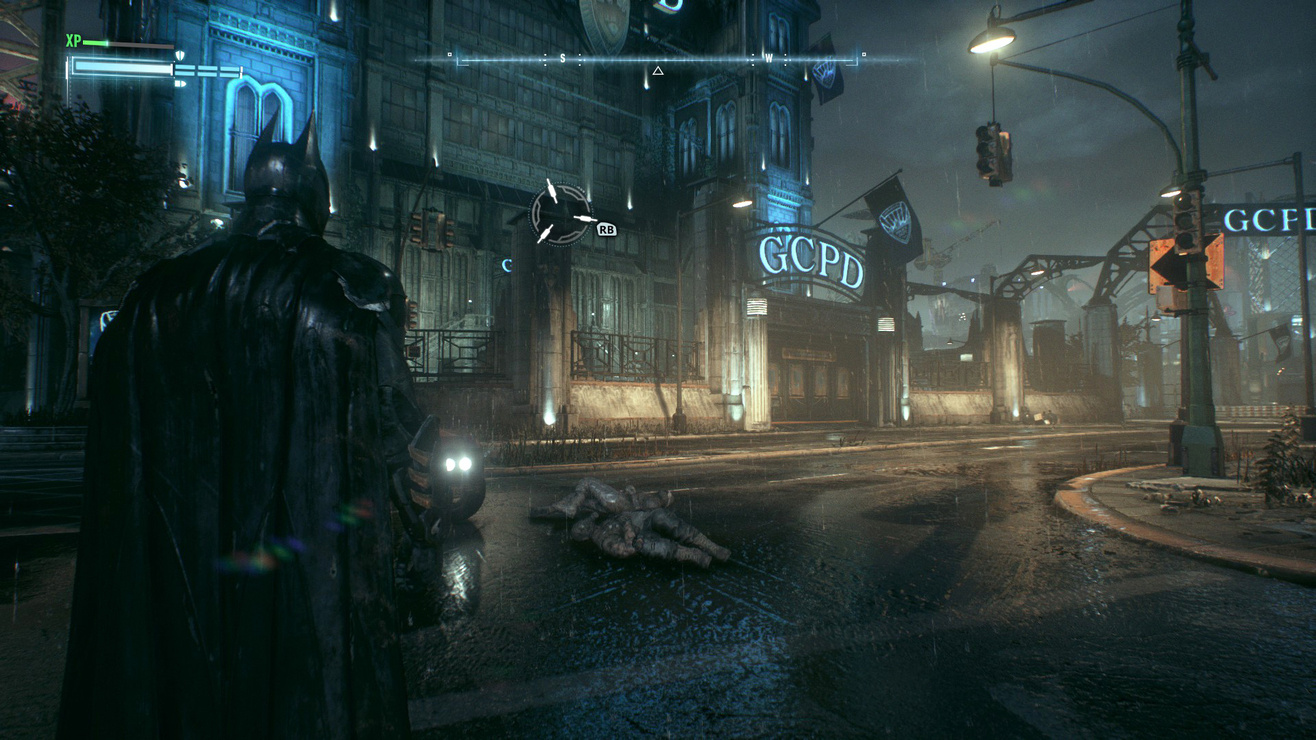
Task: Select the compass strip at the top
Action: (656, 59)
